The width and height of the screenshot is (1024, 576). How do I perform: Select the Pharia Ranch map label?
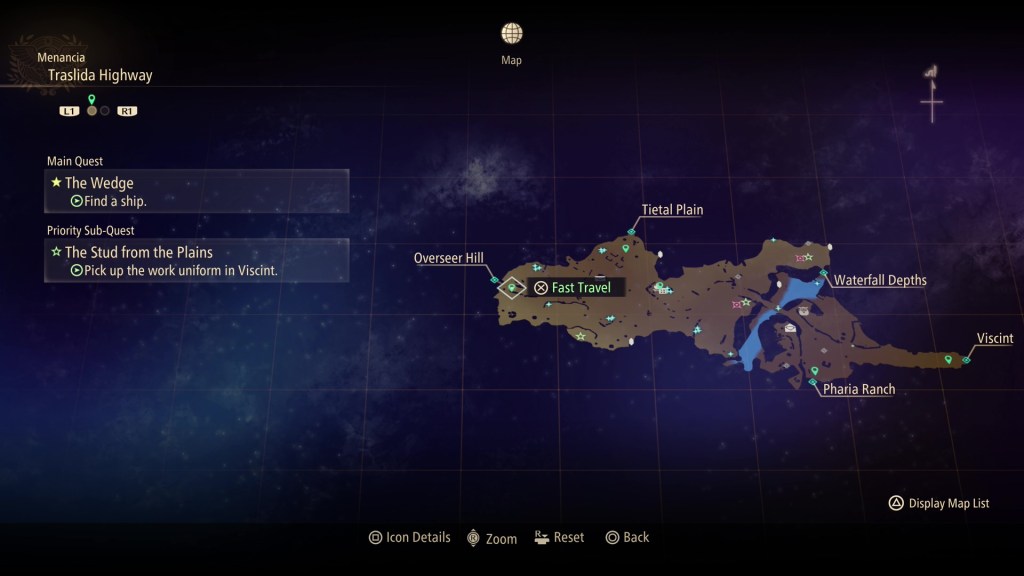pos(858,389)
